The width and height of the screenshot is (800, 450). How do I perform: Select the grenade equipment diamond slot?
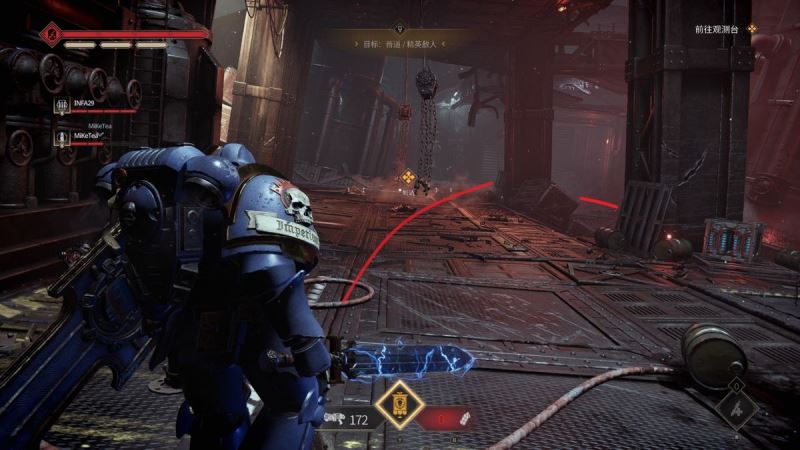[737, 407]
